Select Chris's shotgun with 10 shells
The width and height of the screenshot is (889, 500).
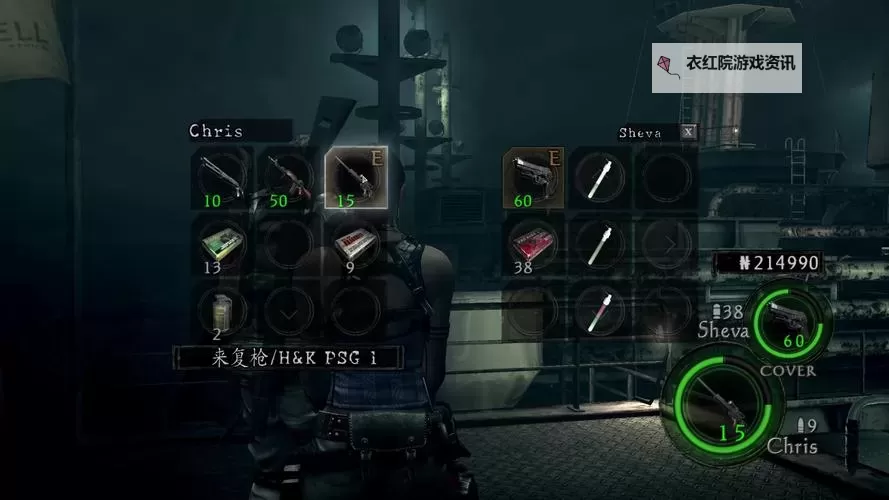click(223, 178)
